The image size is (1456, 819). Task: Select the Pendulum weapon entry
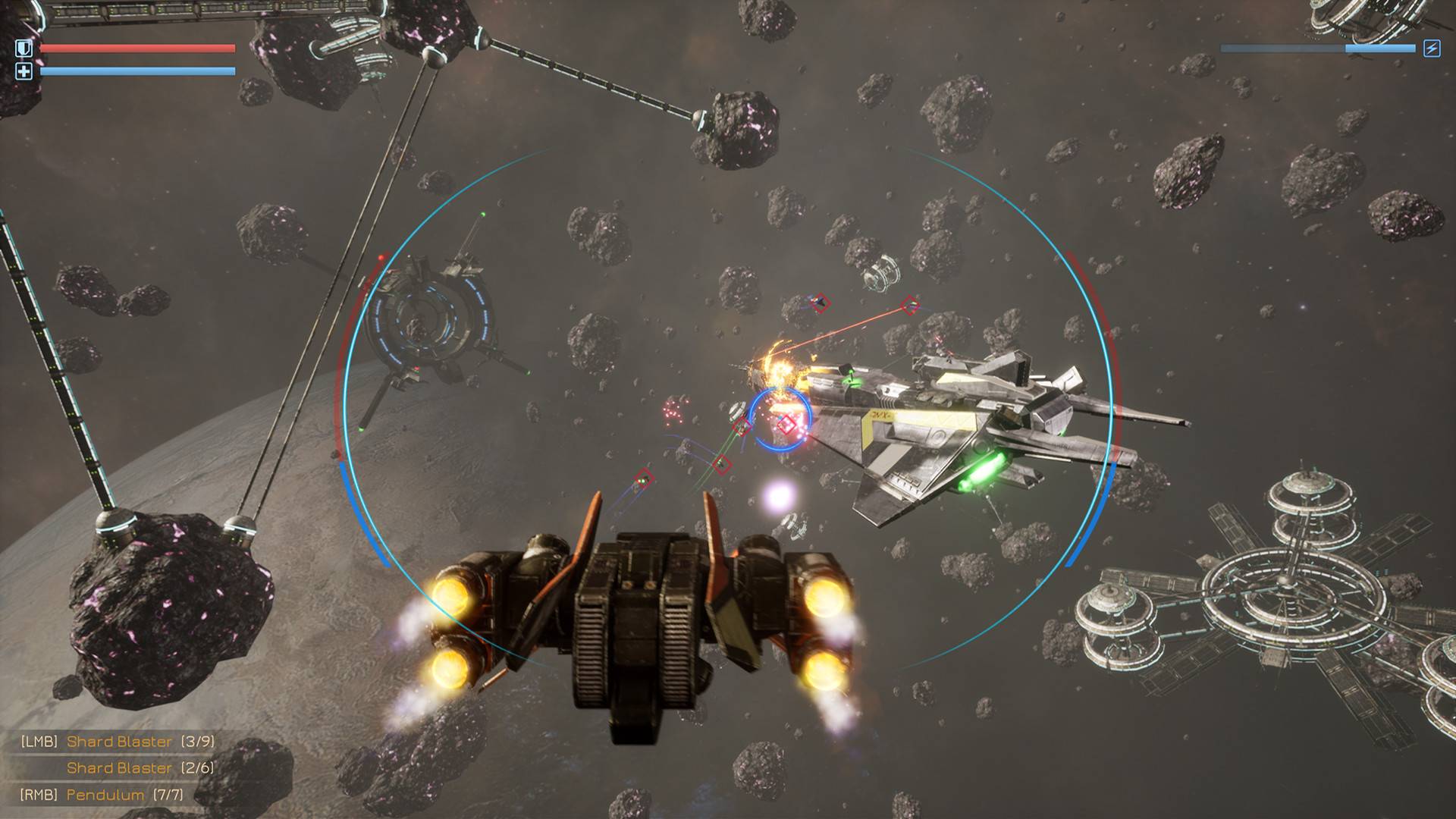click(x=105, y=795)
